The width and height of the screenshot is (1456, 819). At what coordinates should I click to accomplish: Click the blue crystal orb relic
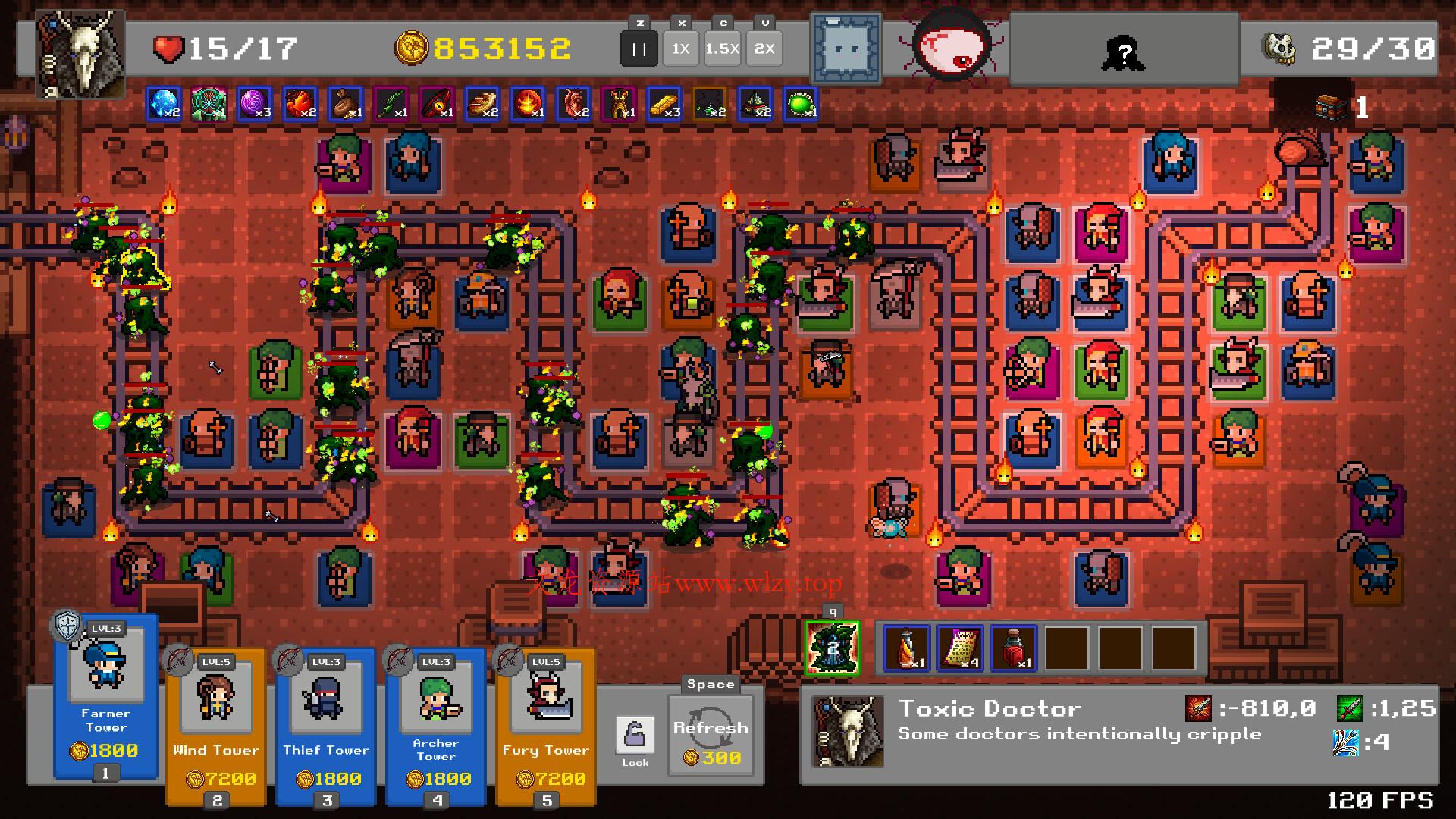(164, 104)
